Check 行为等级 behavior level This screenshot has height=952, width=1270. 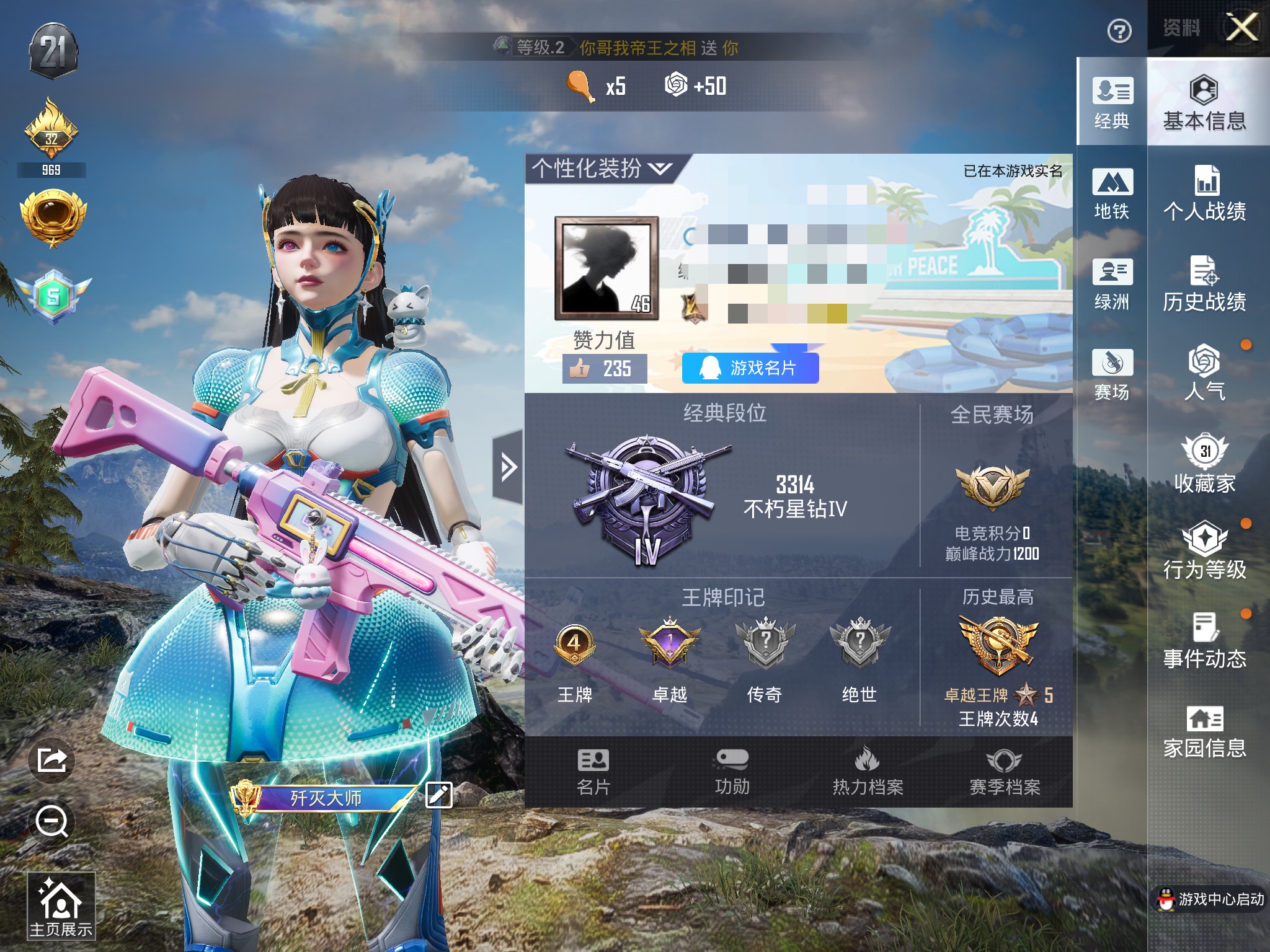tap(1204, 552)
